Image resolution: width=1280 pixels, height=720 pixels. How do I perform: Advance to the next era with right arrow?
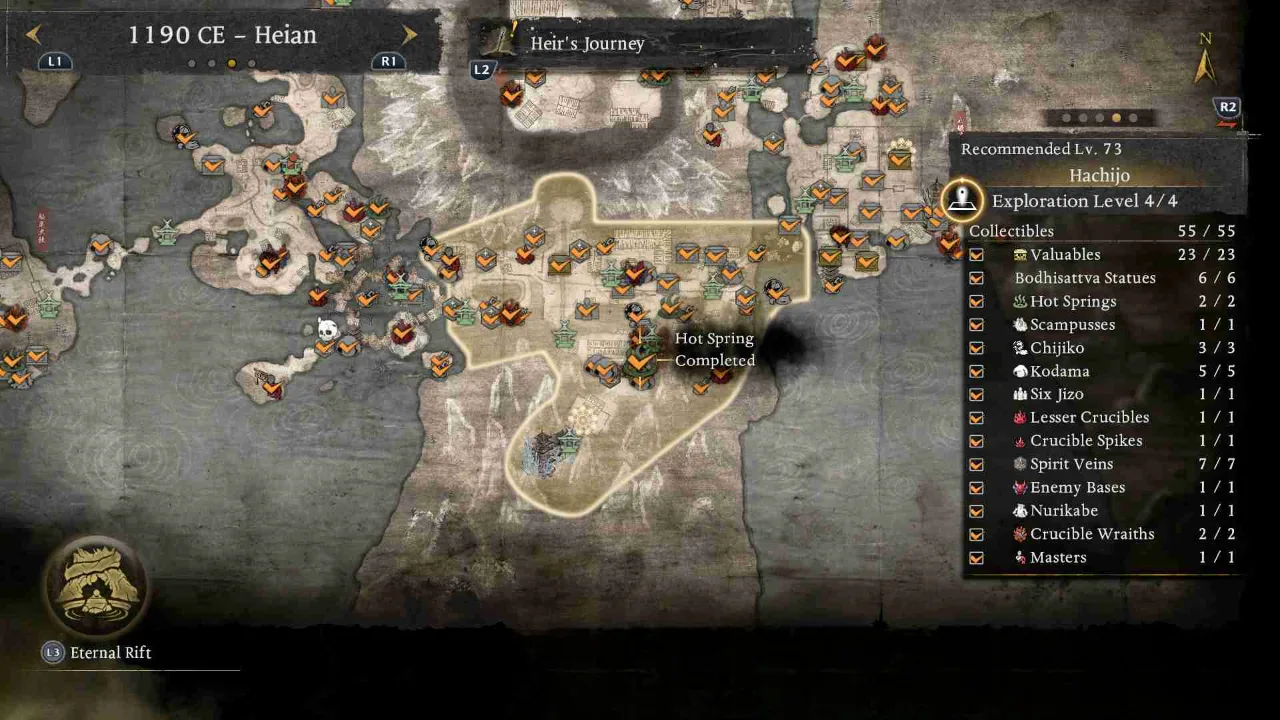coord(410,35)
